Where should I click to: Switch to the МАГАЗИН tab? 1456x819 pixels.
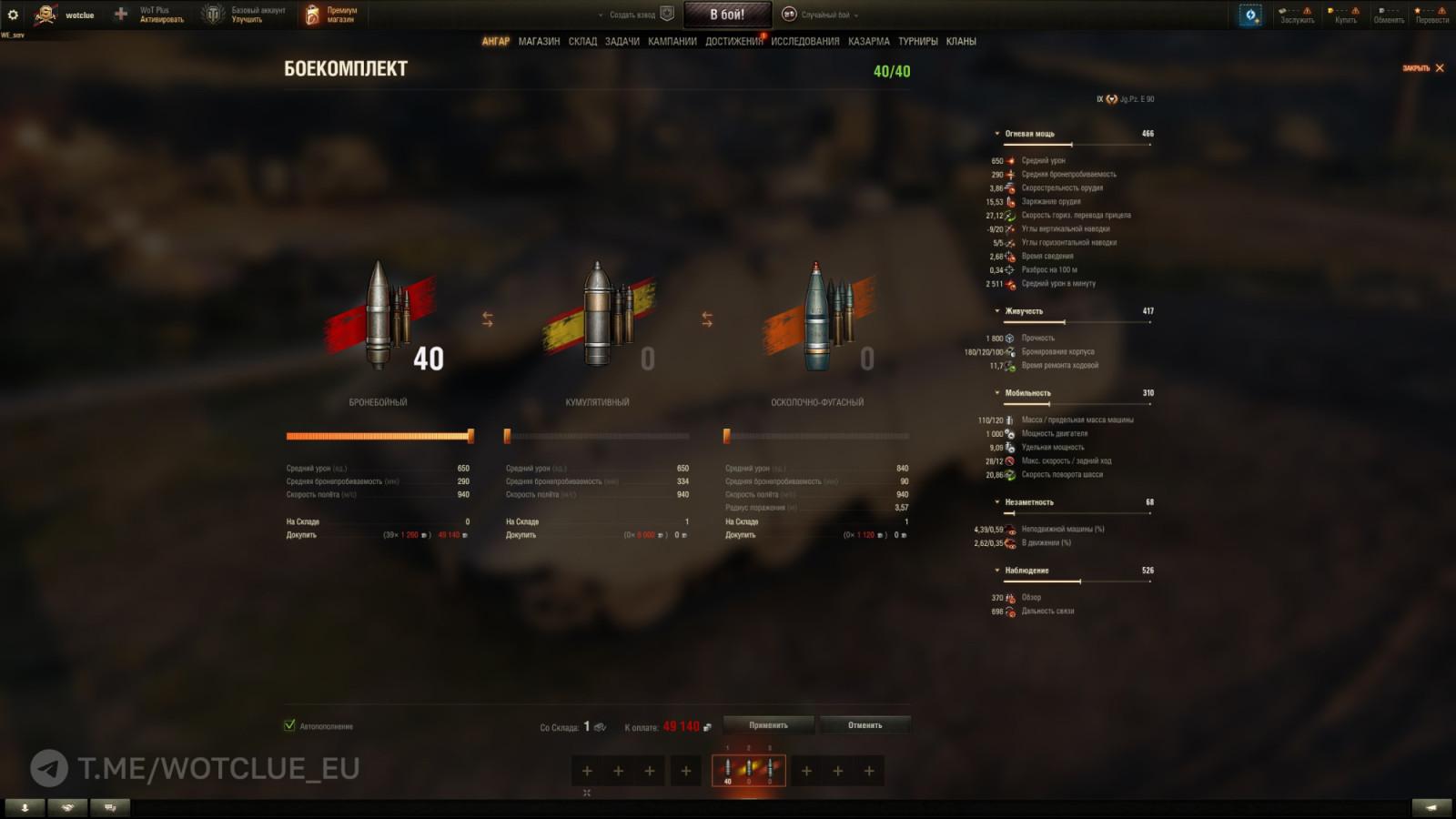coord(539,41)
